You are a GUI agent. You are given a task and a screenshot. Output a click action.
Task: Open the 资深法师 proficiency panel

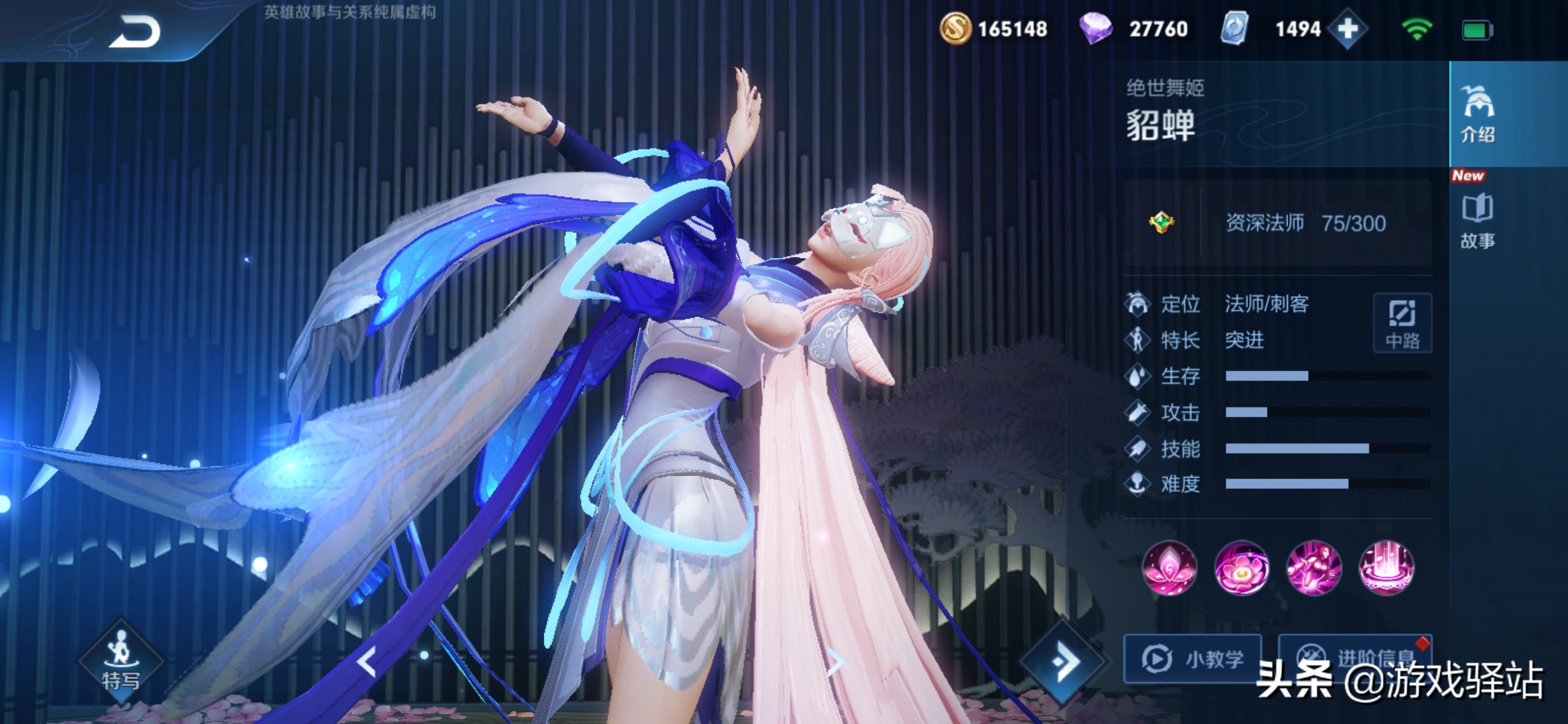point(1277,223)
